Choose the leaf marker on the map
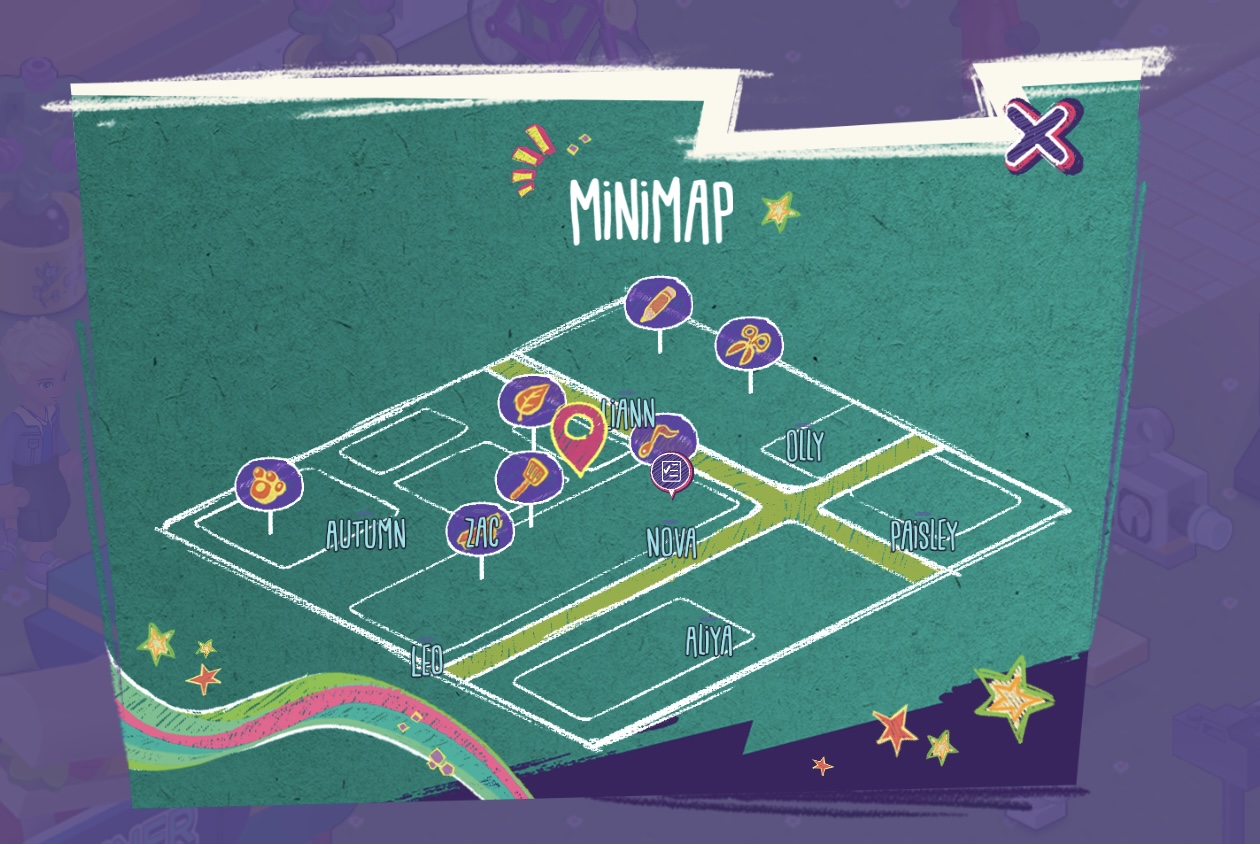This screenshot has height=844, width=1260. tap(530, 402)
